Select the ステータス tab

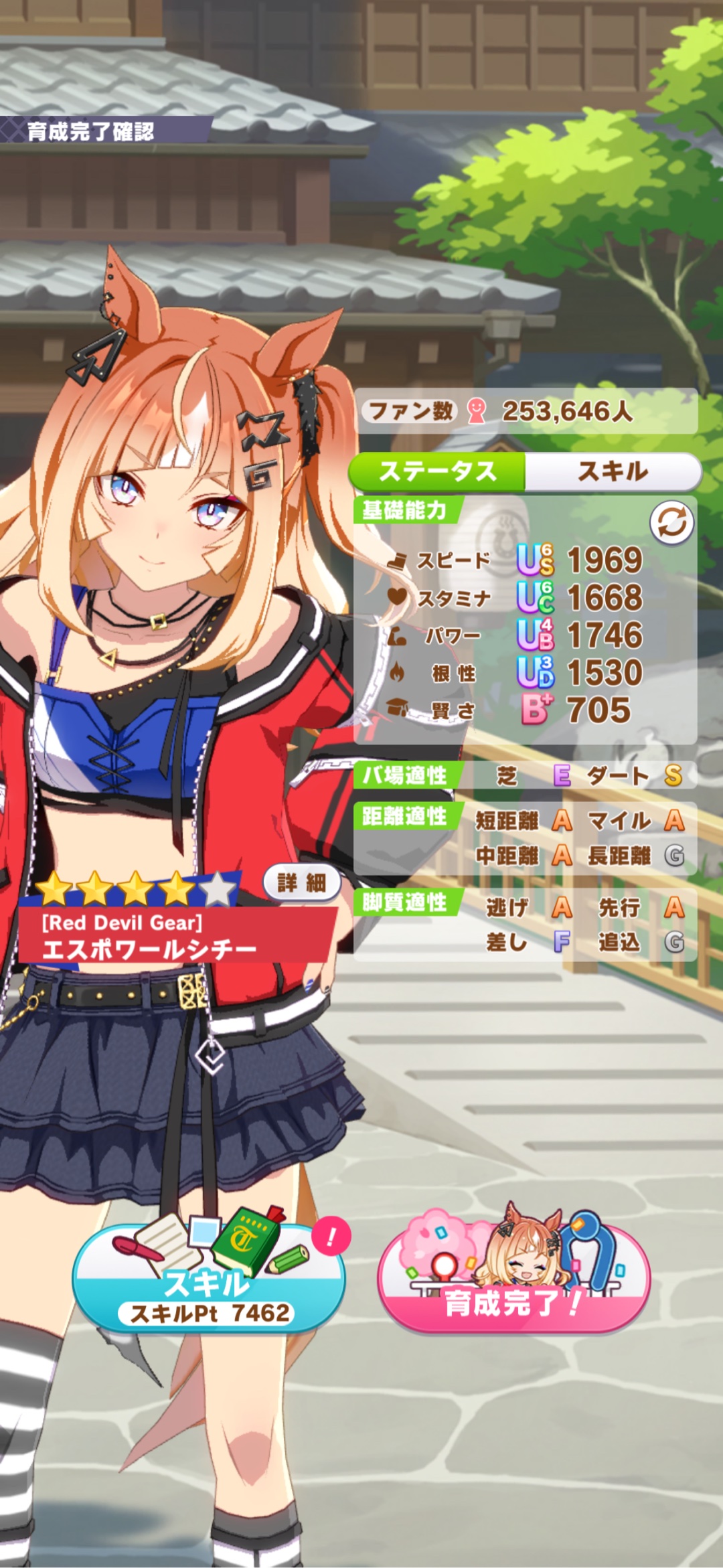click(438, 471)
